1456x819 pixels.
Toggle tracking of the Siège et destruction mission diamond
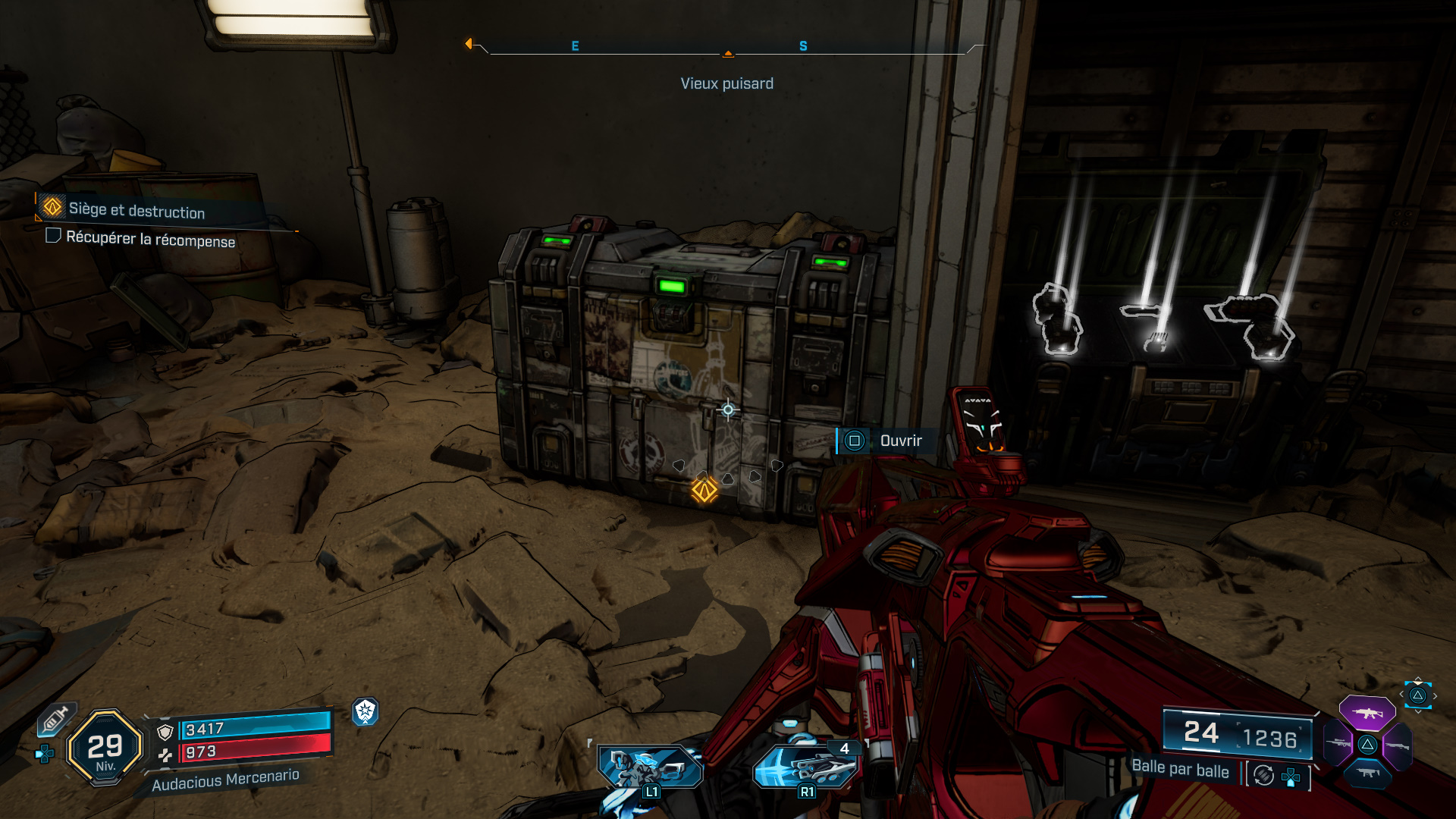52,207
